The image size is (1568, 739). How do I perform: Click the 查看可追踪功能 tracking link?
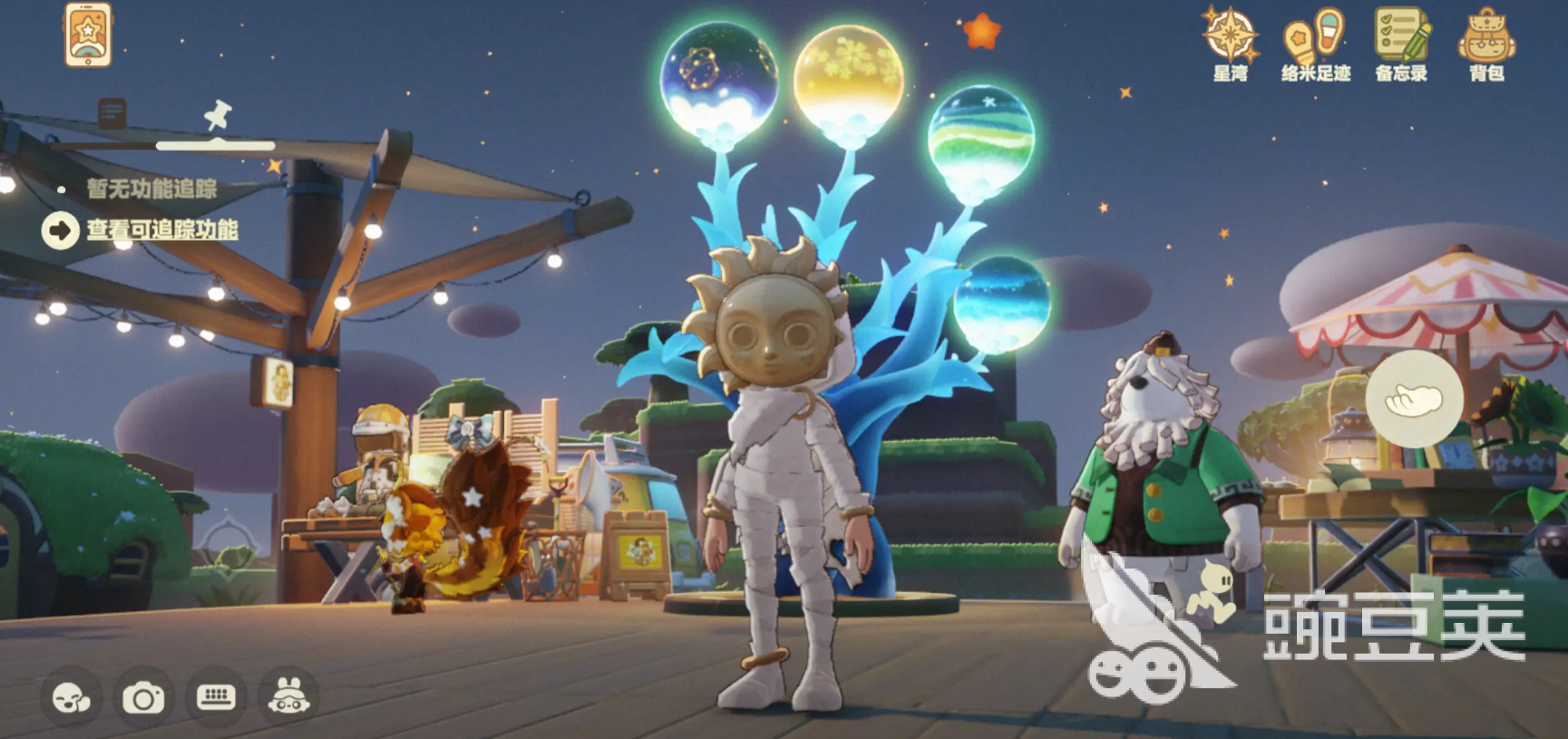tap(163, 230)
